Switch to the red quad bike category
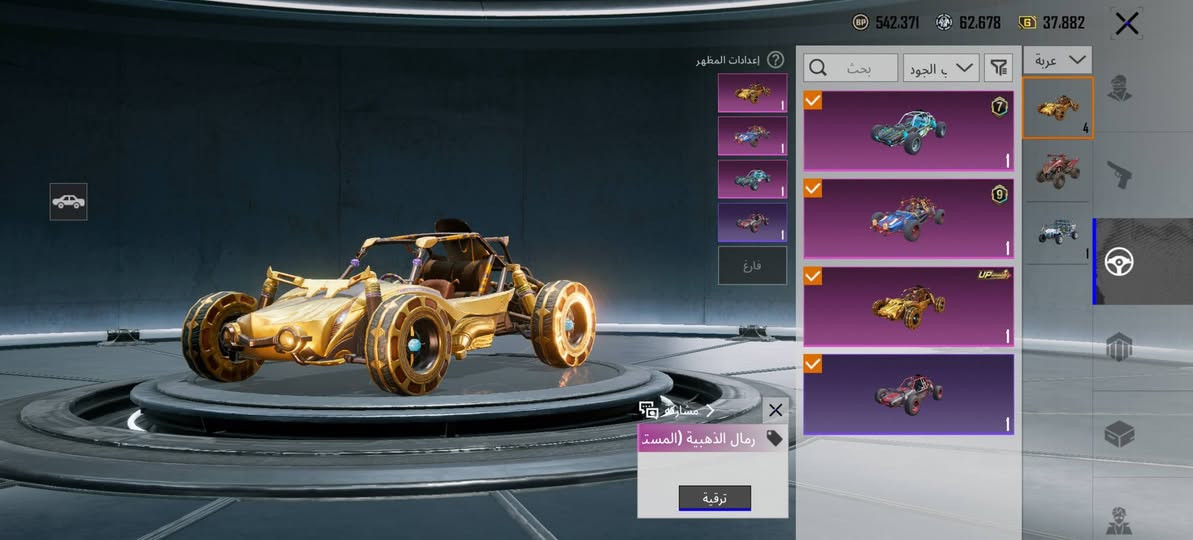Image resolution: width=1193 pixels, height=540 pixels. click(1057, 169)
